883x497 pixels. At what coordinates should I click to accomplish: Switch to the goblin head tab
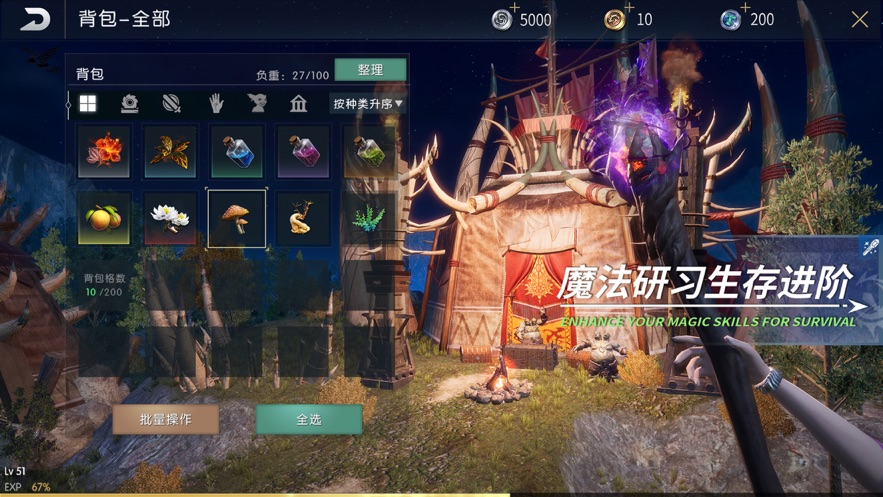coord(257,104)
